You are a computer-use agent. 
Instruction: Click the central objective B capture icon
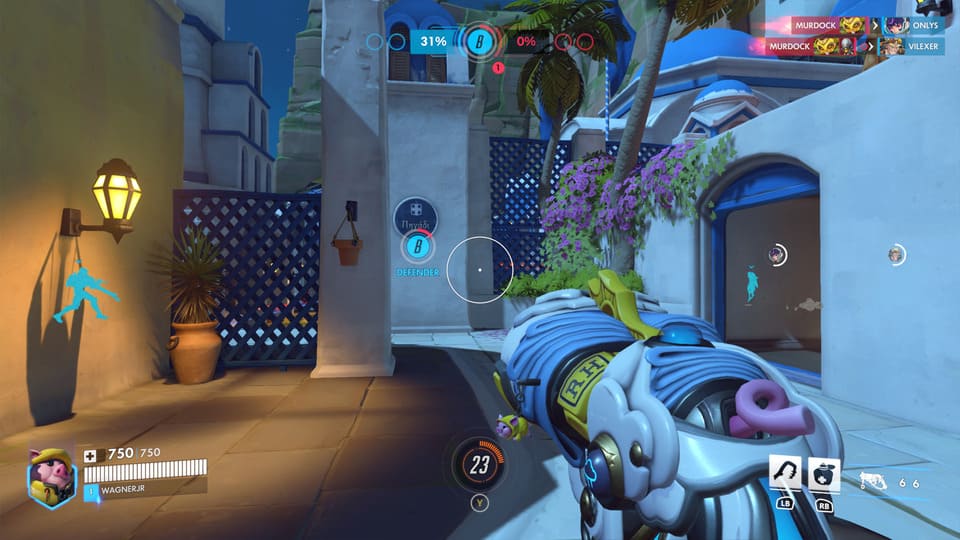[476, 42]
